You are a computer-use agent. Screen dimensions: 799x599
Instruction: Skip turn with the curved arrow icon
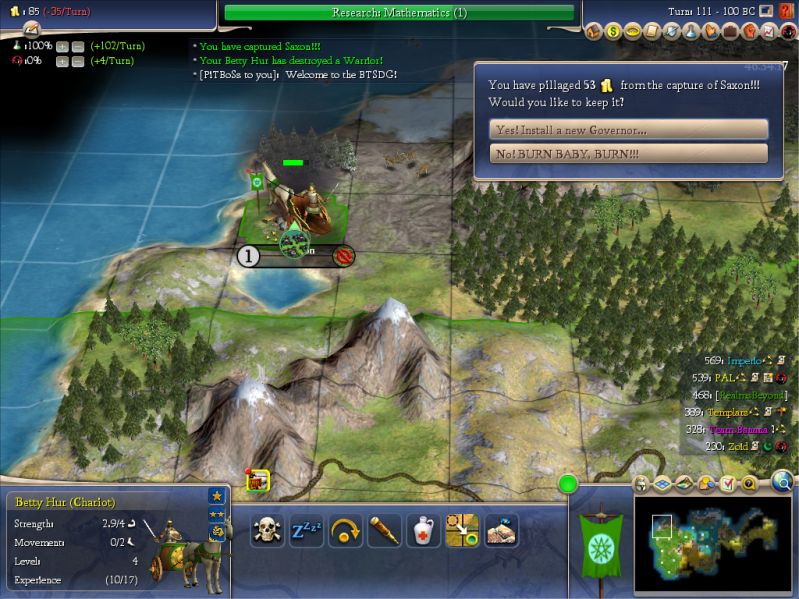pos(345,530)
